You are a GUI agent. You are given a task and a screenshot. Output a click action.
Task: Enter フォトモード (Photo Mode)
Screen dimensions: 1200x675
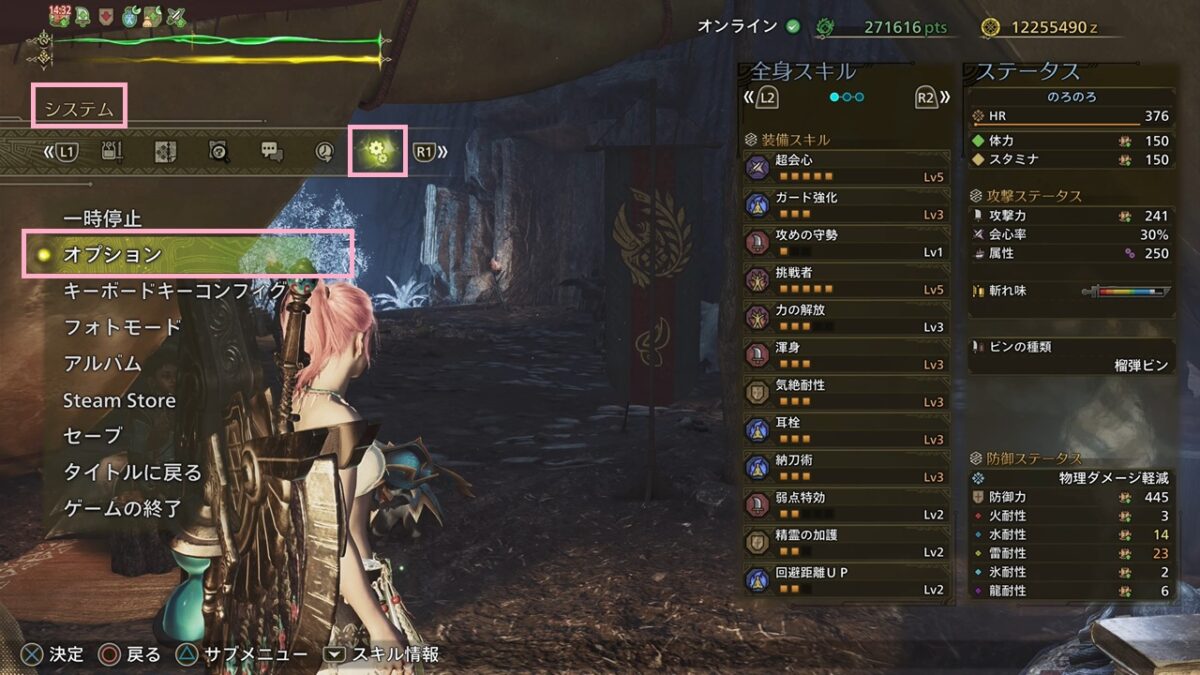(122, 327)
